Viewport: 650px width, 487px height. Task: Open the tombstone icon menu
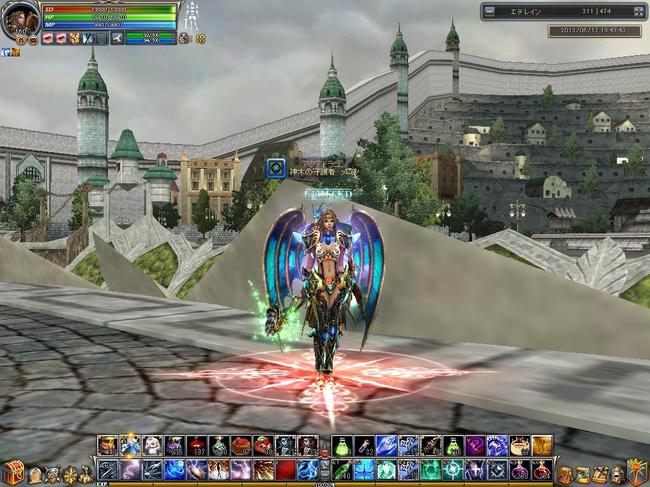(35, 475)
